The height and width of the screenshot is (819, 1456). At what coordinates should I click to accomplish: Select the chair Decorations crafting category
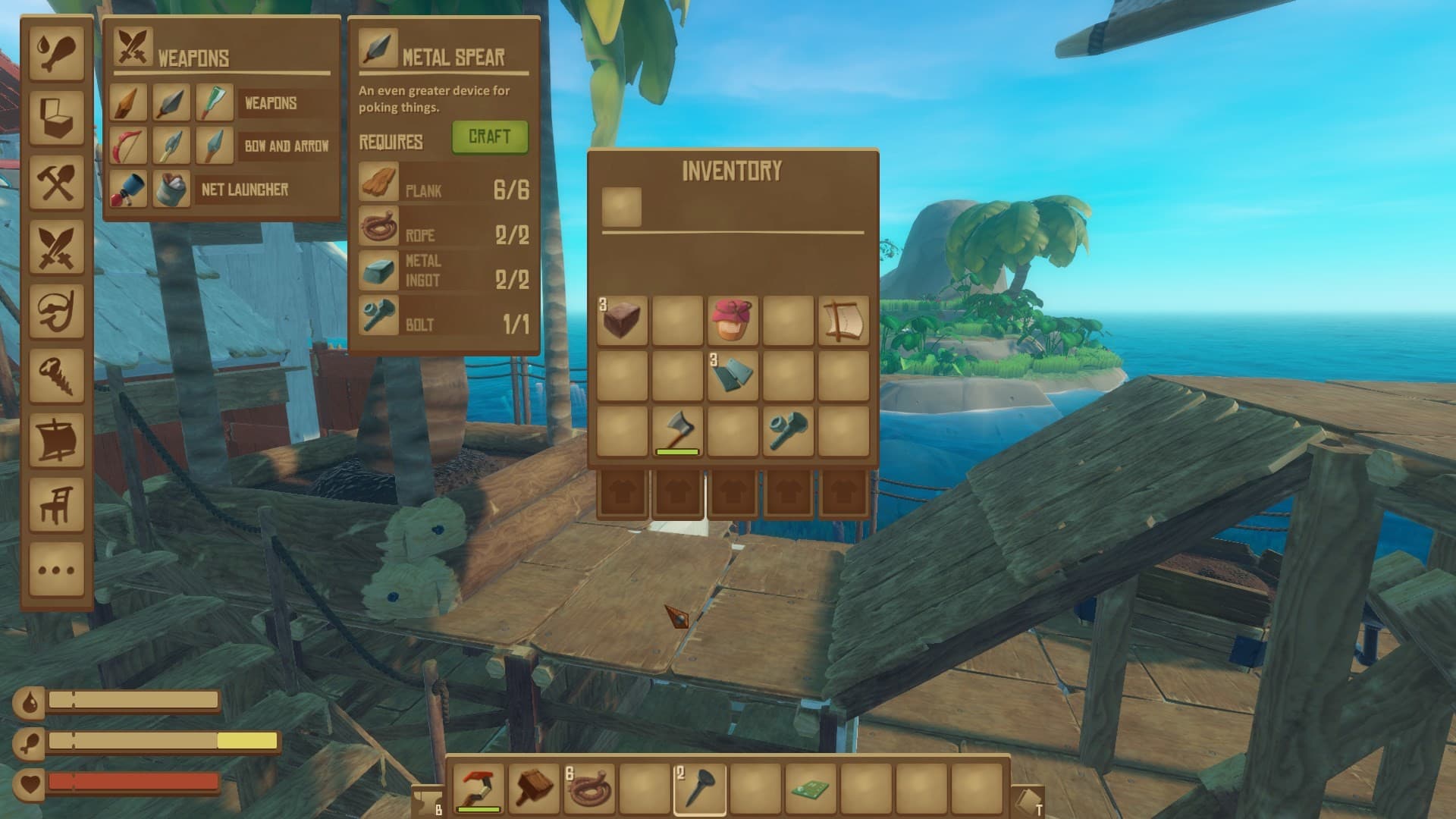pos(56,507)
